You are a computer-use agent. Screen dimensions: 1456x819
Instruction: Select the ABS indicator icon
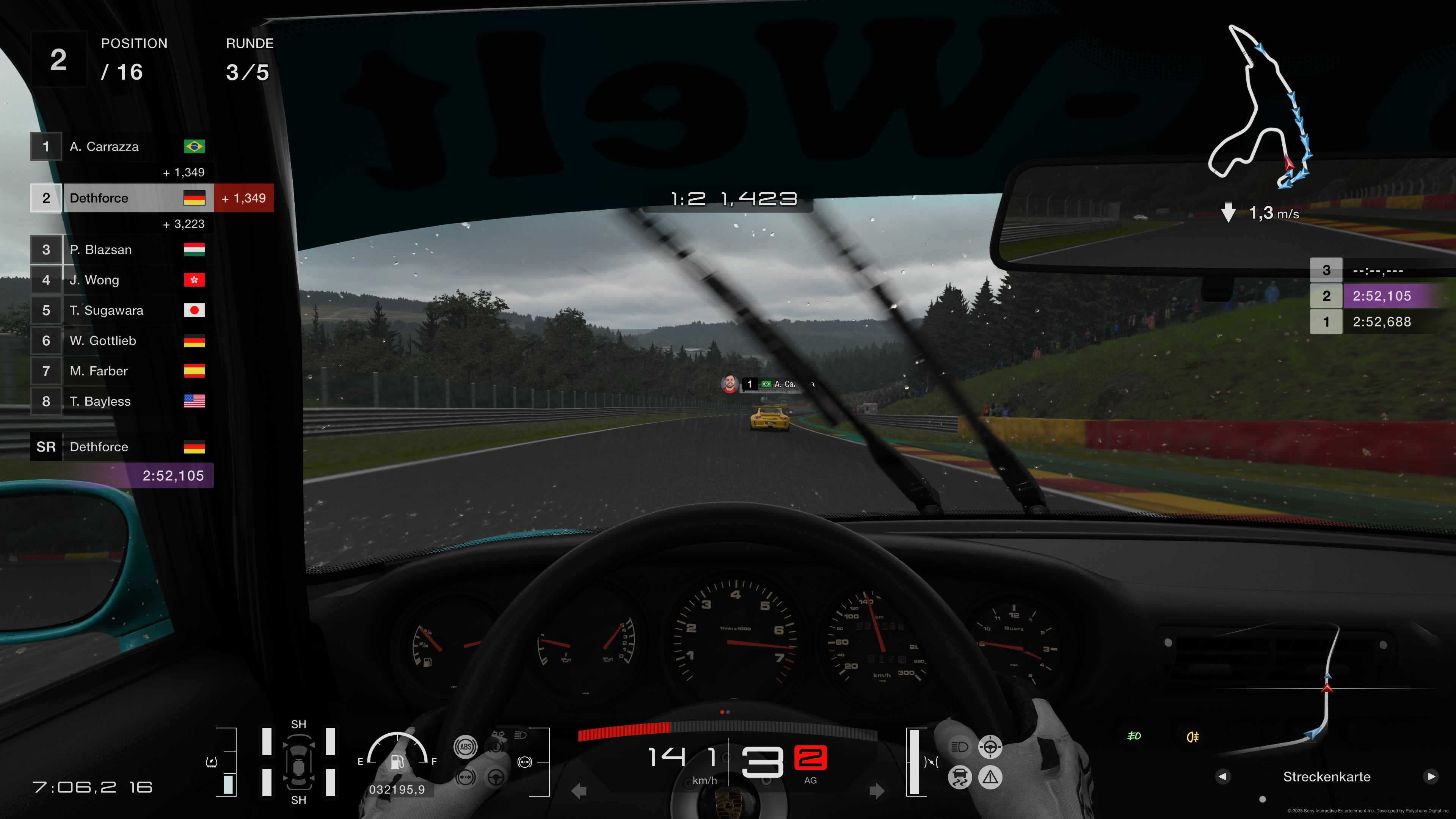point(466,747)
